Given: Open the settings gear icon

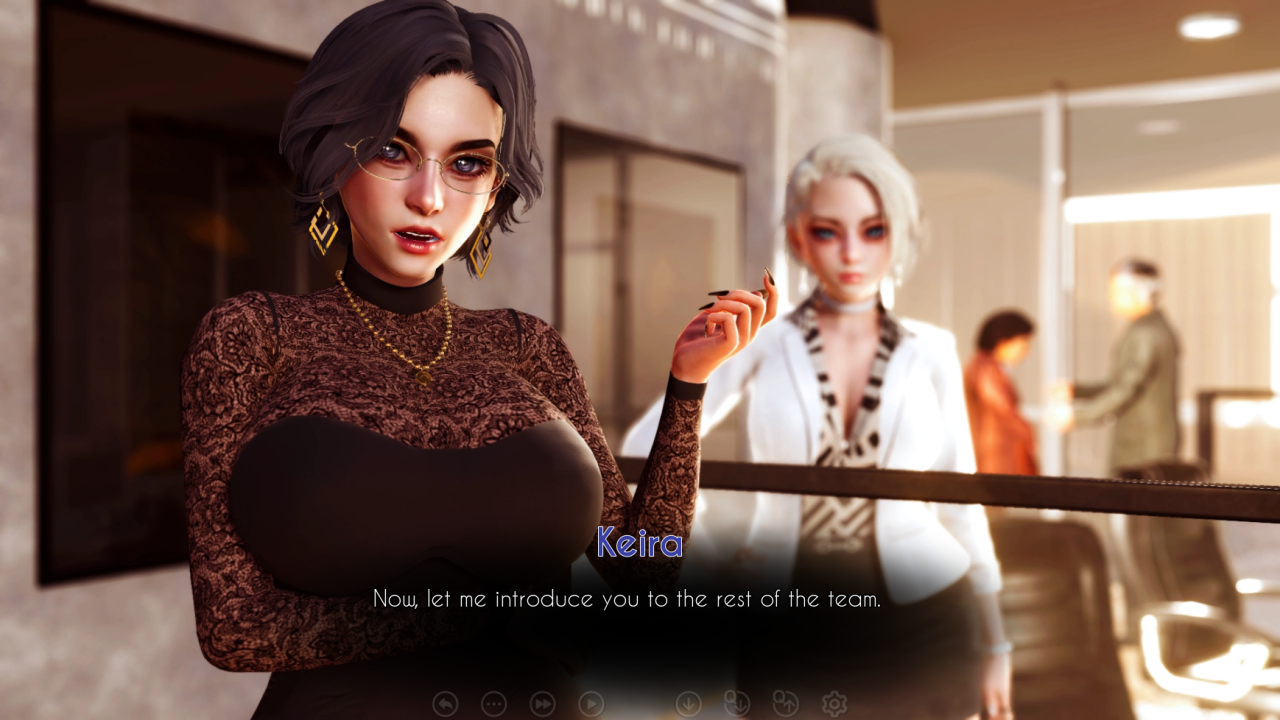Looking at the screenshot, I should [x=833, y=704].
